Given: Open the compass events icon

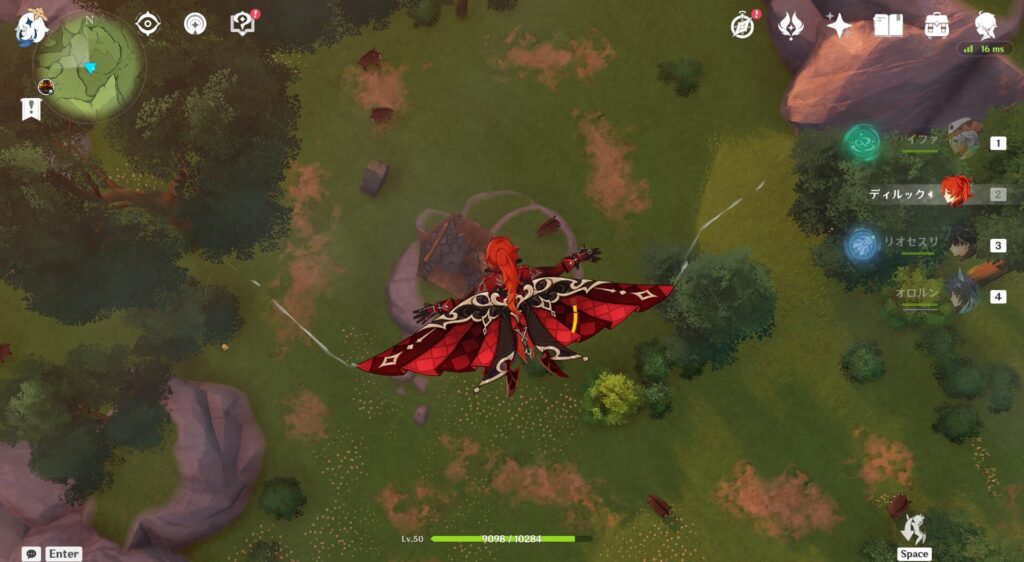Looking at the screenshot, I should tap(743, 25).
